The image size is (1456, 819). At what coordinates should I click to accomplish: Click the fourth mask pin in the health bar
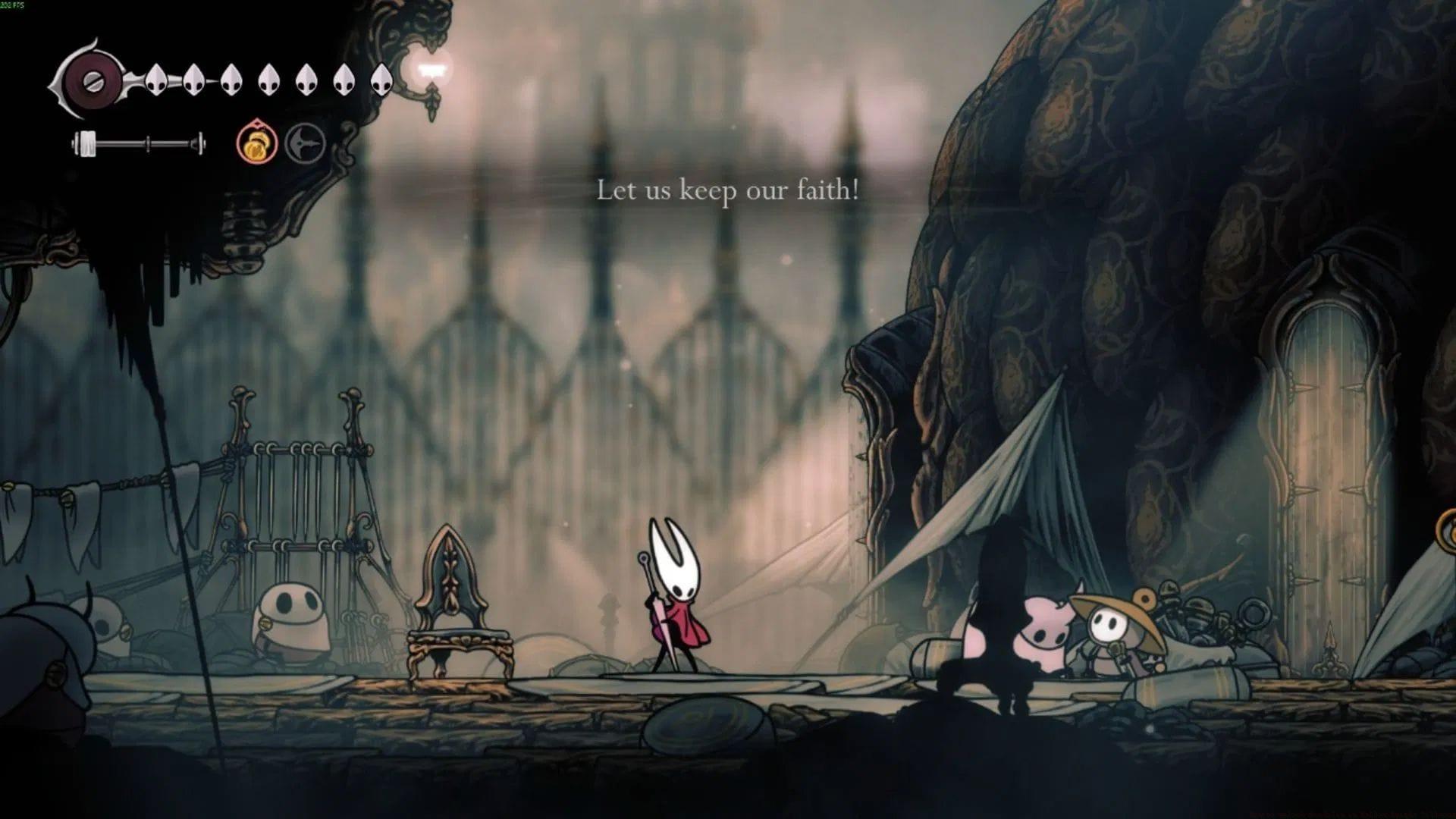pos(270,79)
